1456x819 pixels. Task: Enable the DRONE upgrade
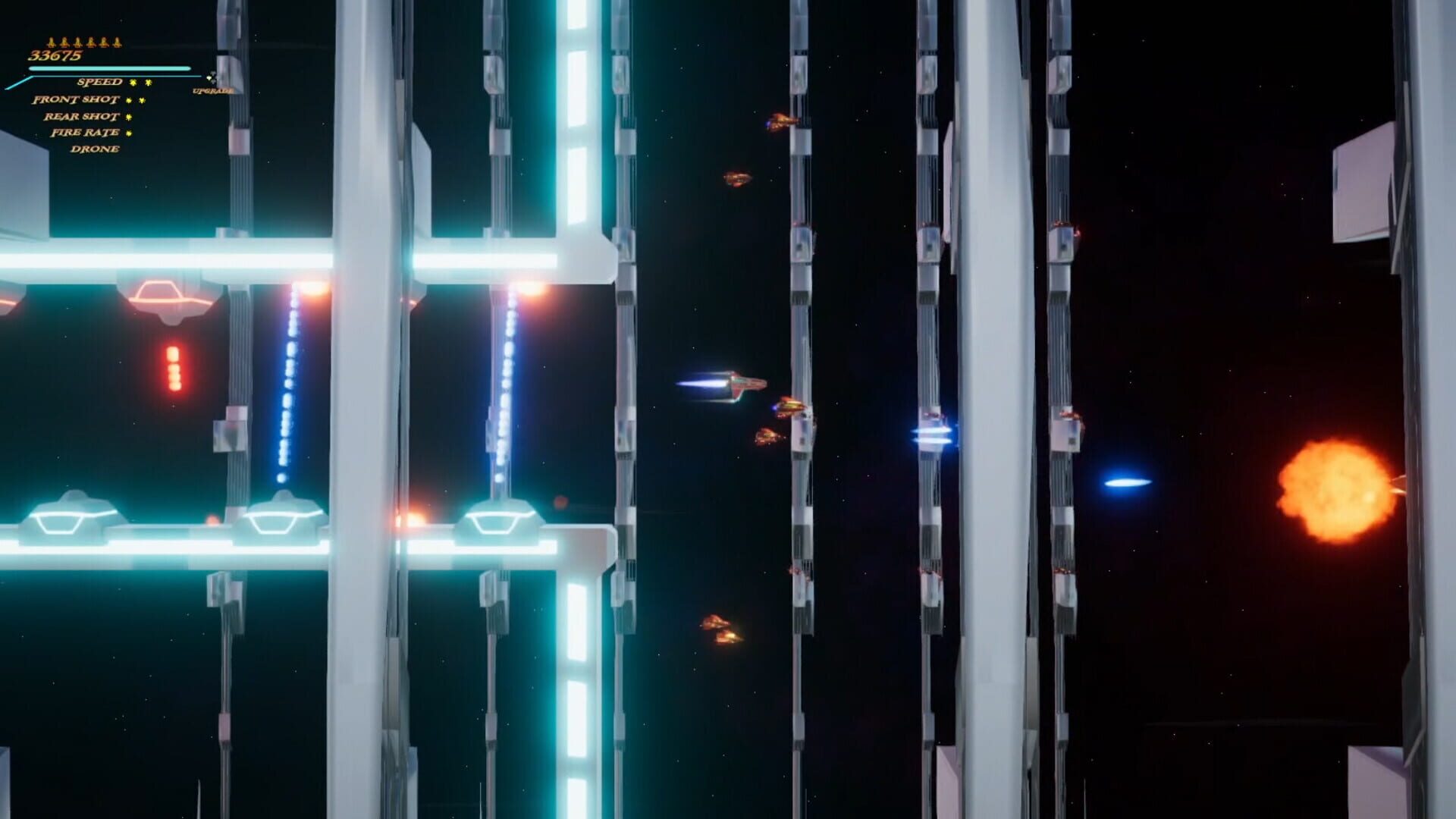tap(95, 149)
